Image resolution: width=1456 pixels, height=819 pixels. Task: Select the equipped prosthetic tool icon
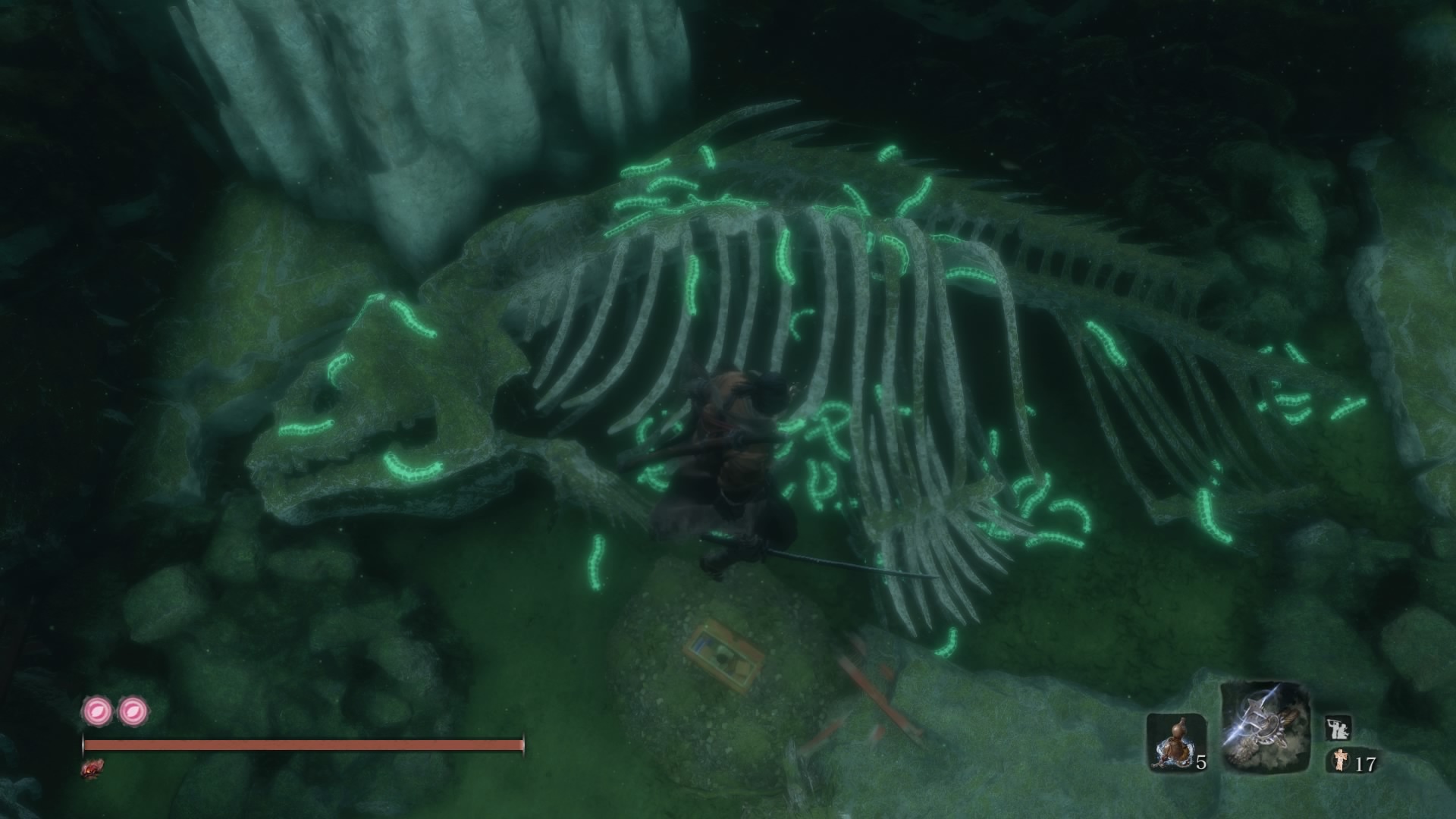tap(1265, 728)
